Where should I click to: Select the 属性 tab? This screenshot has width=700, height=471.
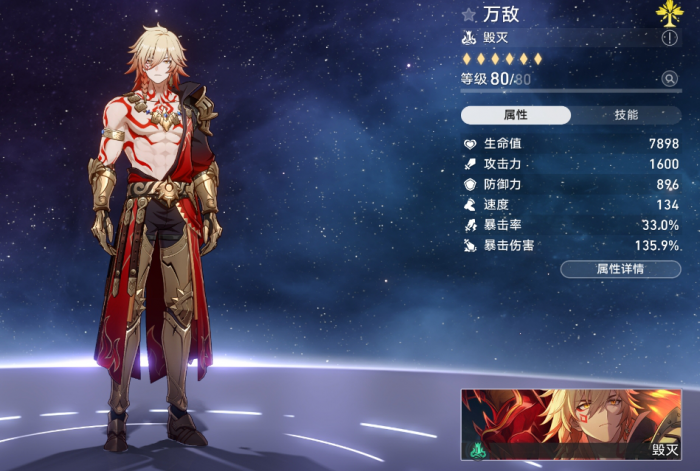(x=516, y=115)
